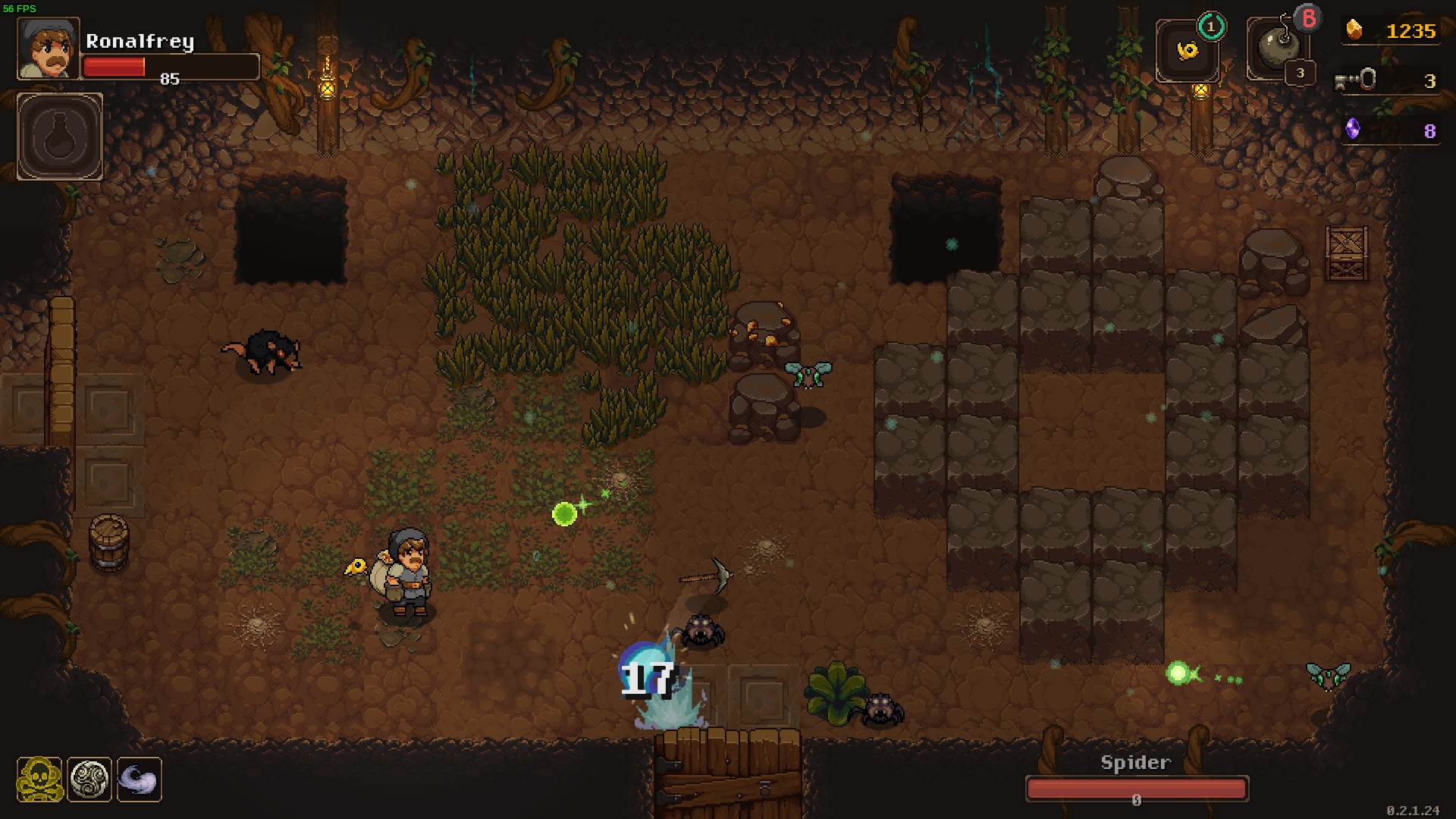The image size is (1456, 819).
Task: Select the golden skull and crossbones relic
Action: [x=40, y=779]
